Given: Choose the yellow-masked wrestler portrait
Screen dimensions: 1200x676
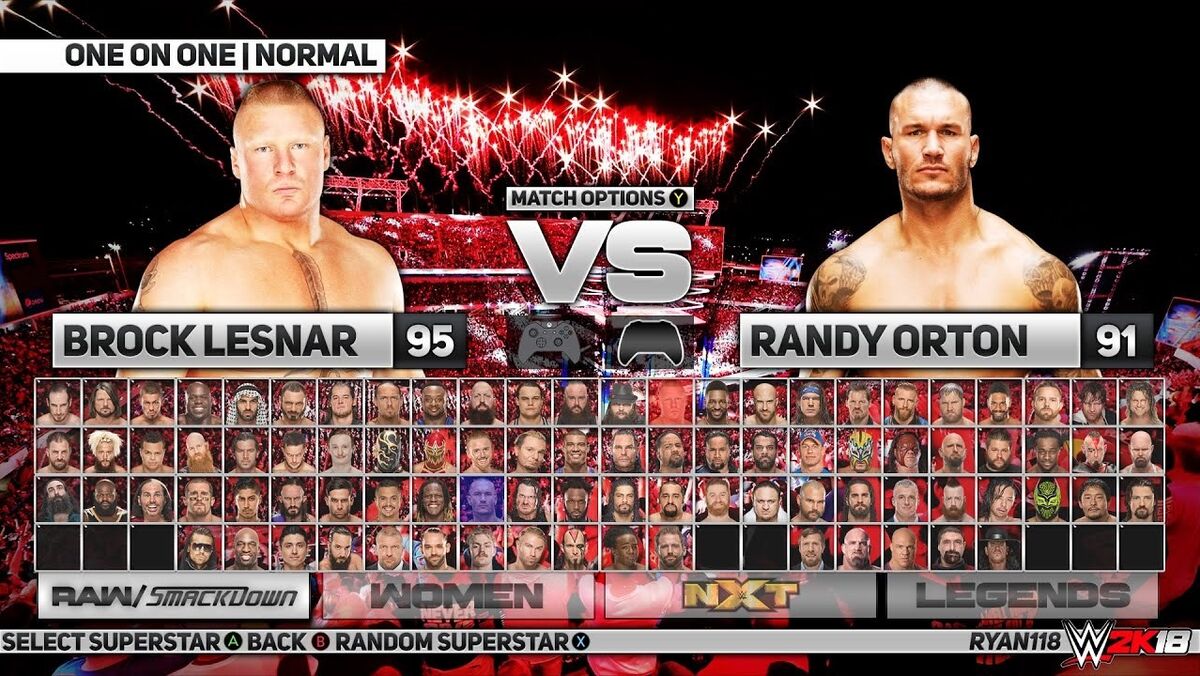Looking at the screenshot, I should [x=859, y=450].
